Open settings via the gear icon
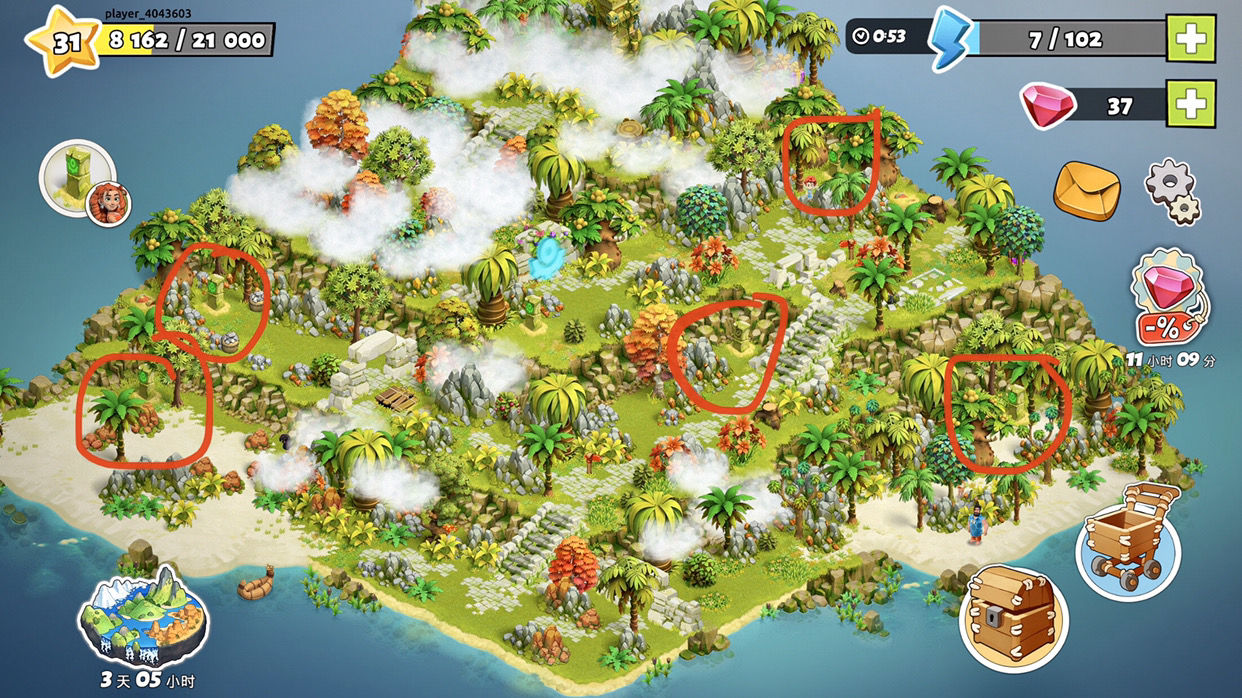 [1172, 190]
